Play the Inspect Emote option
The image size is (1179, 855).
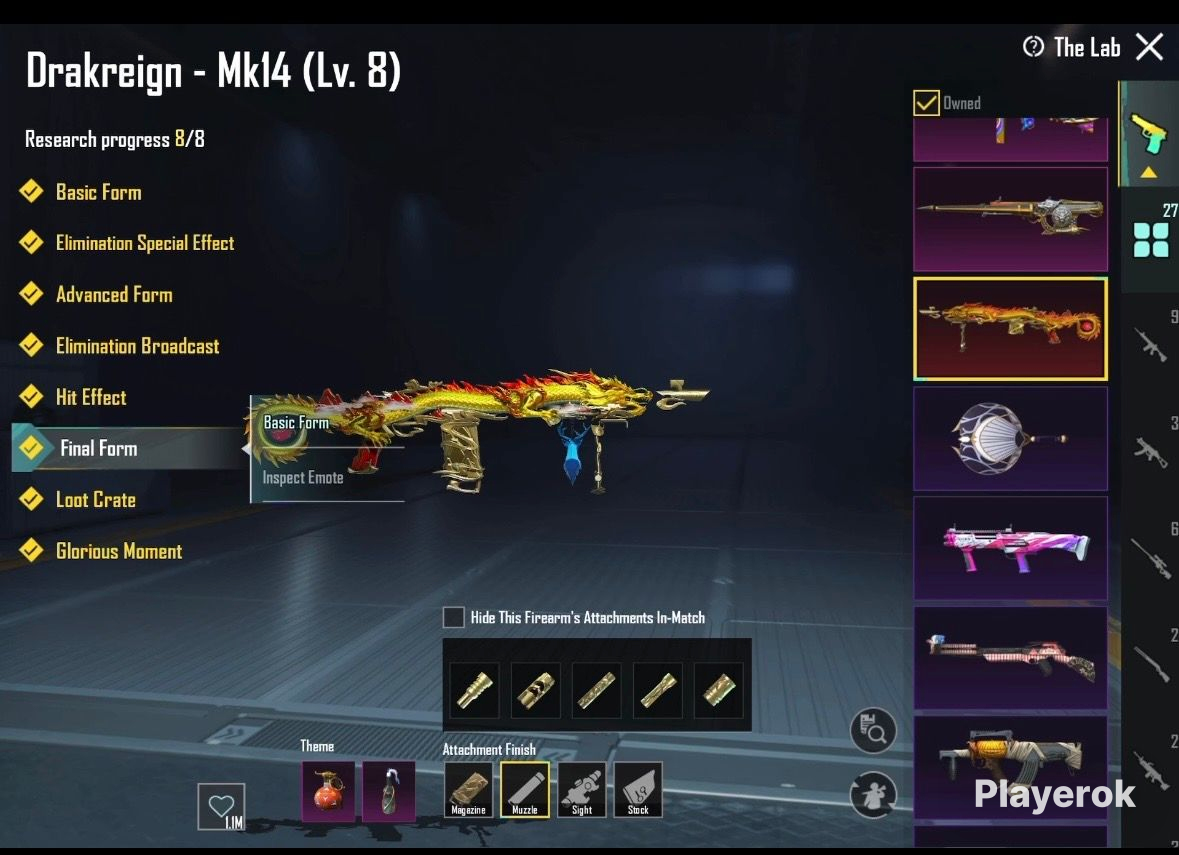(x=303, y=478)
